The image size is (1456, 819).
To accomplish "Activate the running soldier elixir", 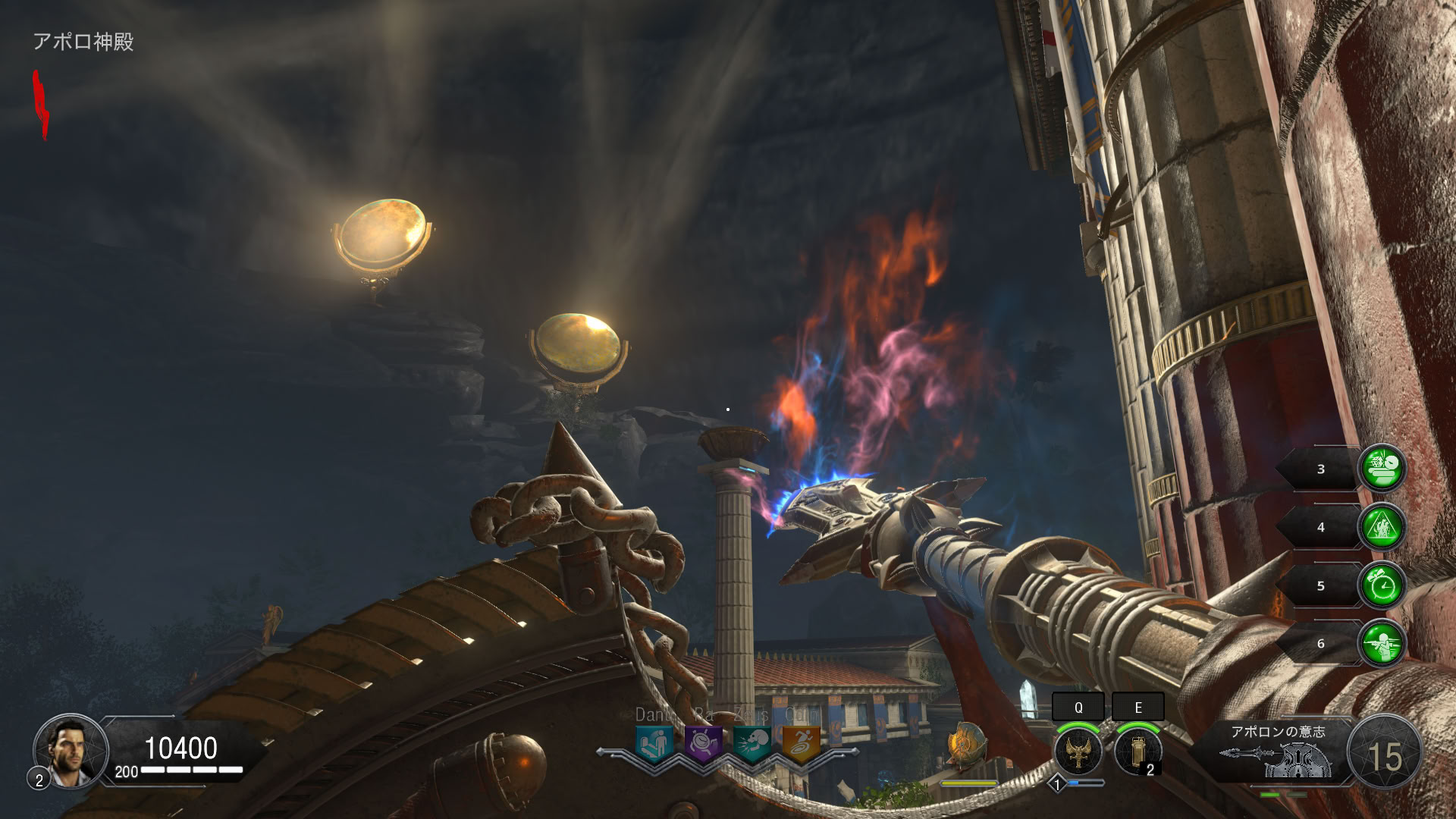I will point(1382,644).
